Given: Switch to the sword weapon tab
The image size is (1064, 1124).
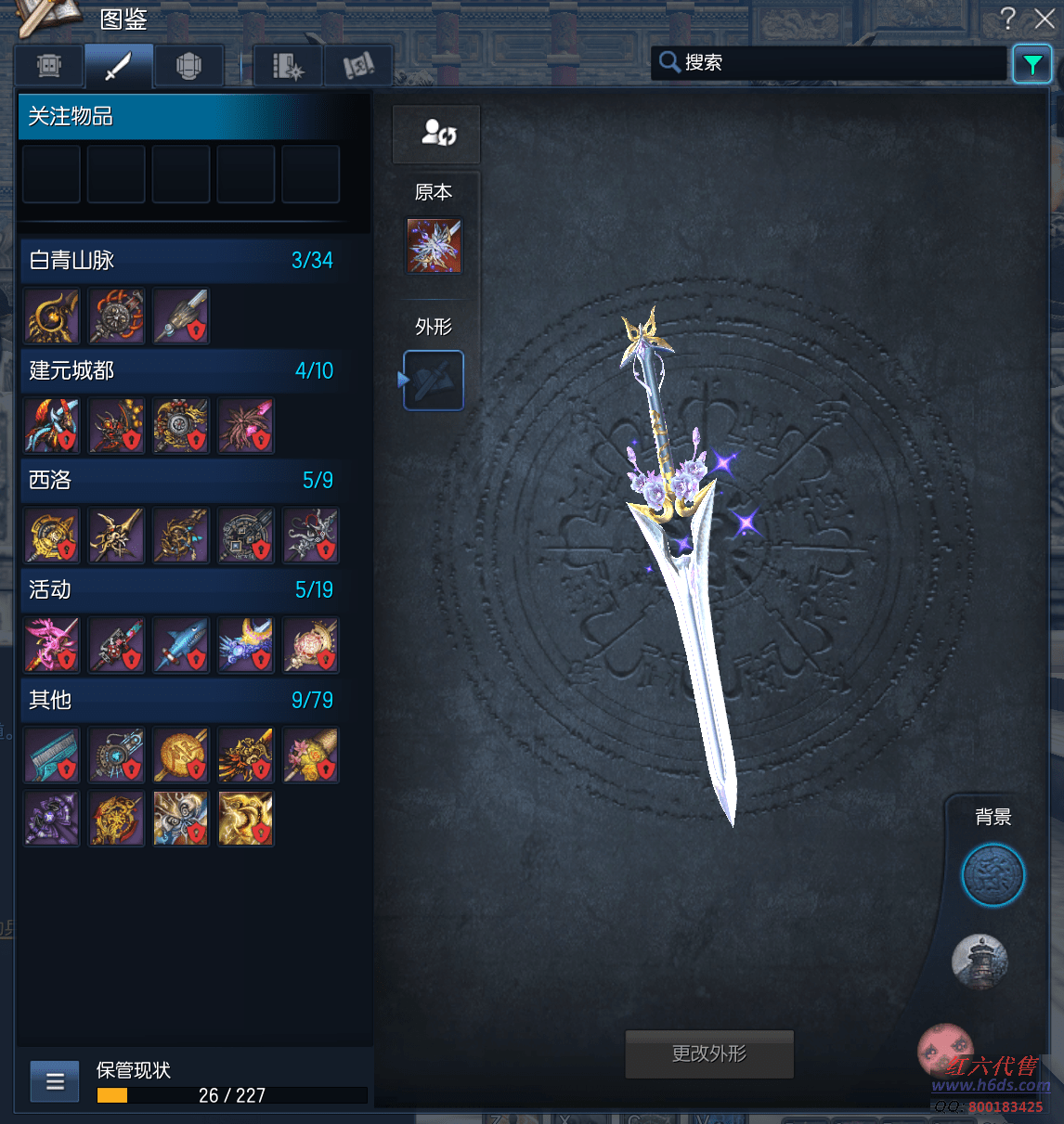Looking at the screenshot, I should 119,66.
